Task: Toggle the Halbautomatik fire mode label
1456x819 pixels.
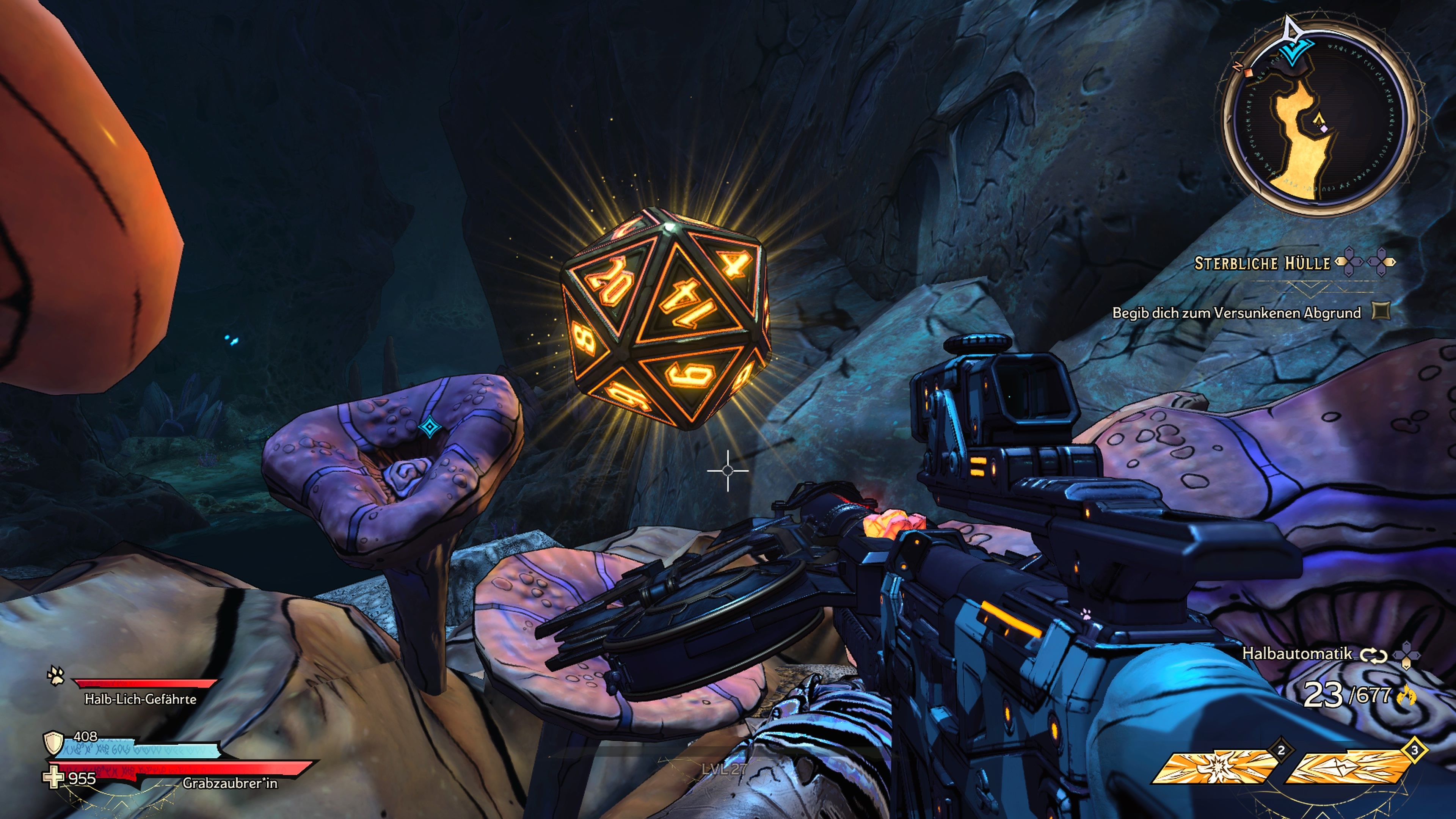Action: 1297,654
